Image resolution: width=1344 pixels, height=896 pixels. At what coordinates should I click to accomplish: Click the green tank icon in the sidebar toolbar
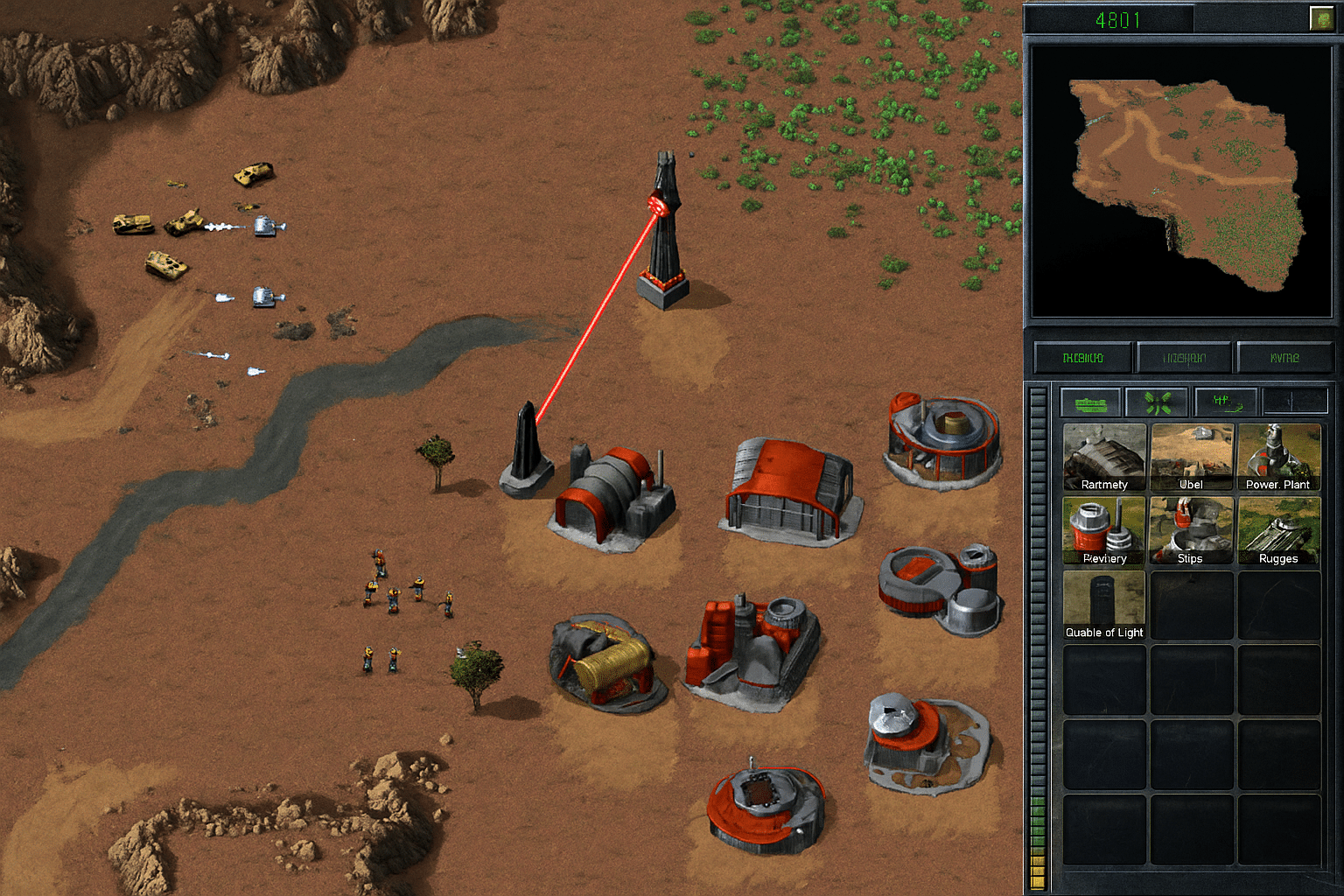[x=1089, y=402]
